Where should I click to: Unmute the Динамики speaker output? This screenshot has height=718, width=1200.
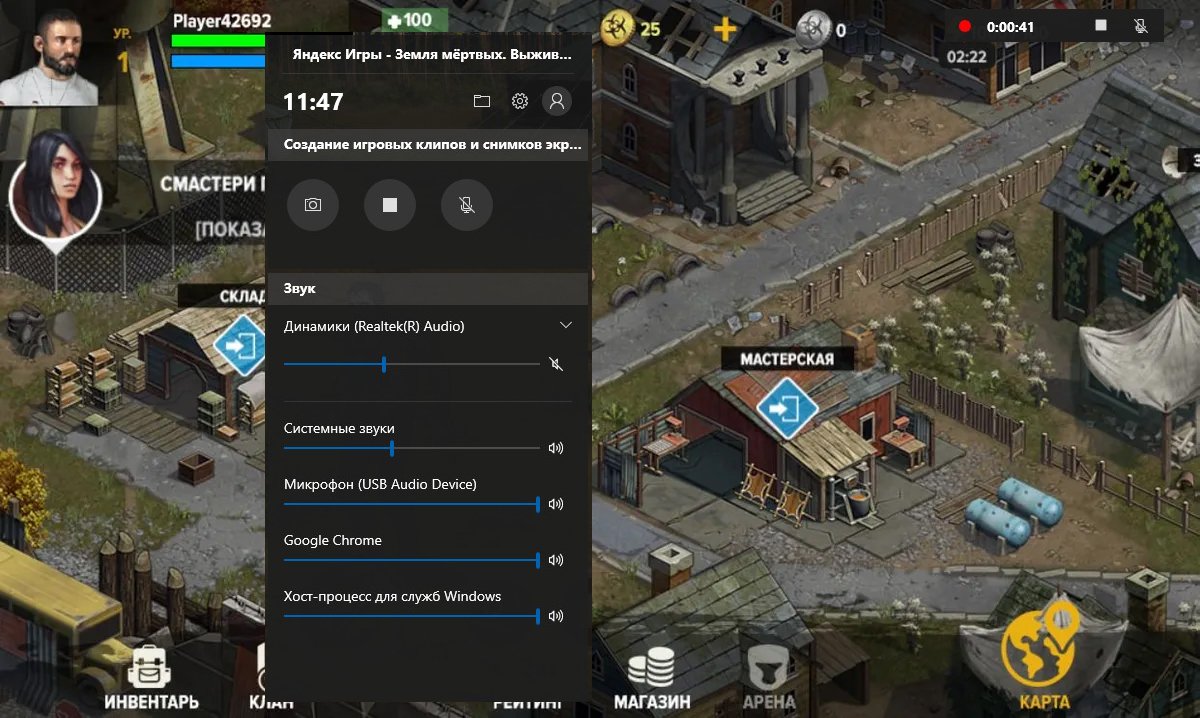pyautogui.click(x=556, y=364)
